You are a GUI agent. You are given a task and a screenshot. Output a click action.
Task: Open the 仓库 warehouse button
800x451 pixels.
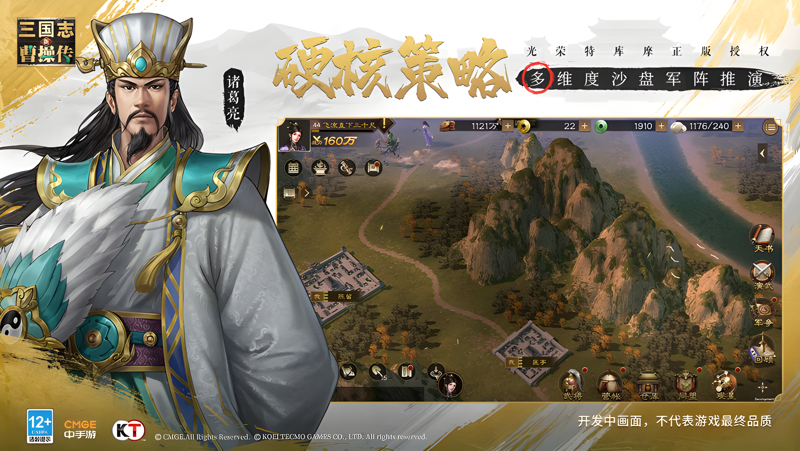point(648,383)
